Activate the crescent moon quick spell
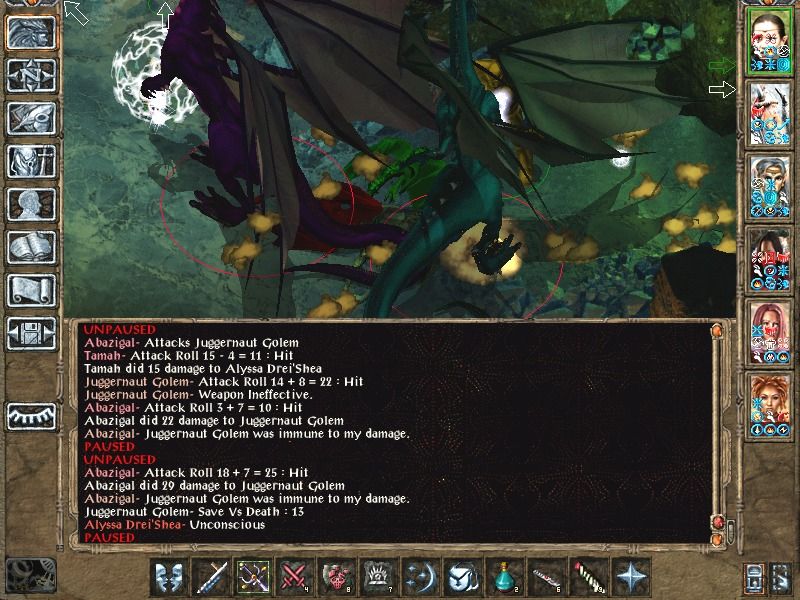The height and width of the screenshot is (600, 800). [x=420, y=578]
